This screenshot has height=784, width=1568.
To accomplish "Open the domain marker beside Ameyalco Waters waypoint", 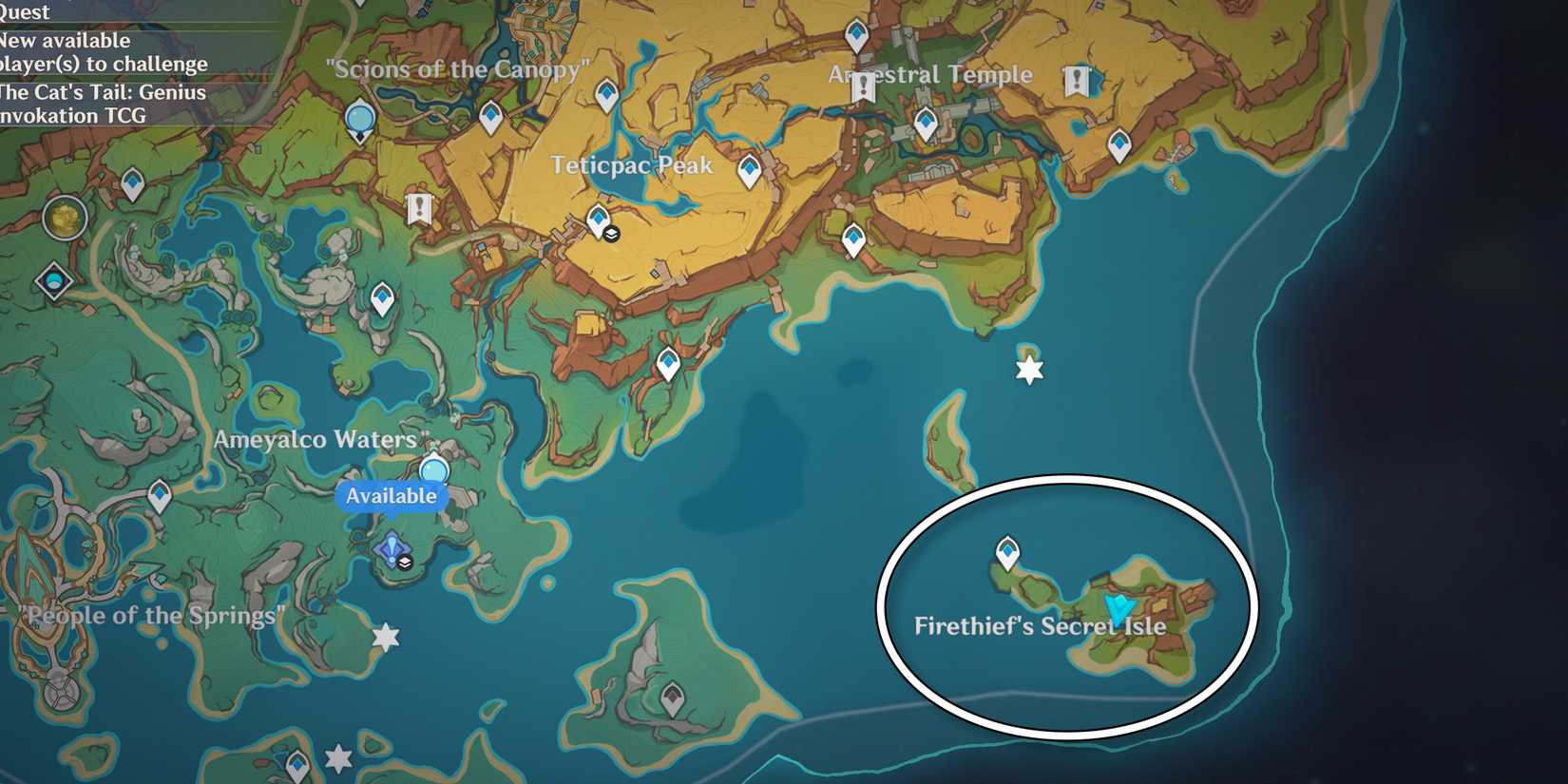I will click(405, 564).
